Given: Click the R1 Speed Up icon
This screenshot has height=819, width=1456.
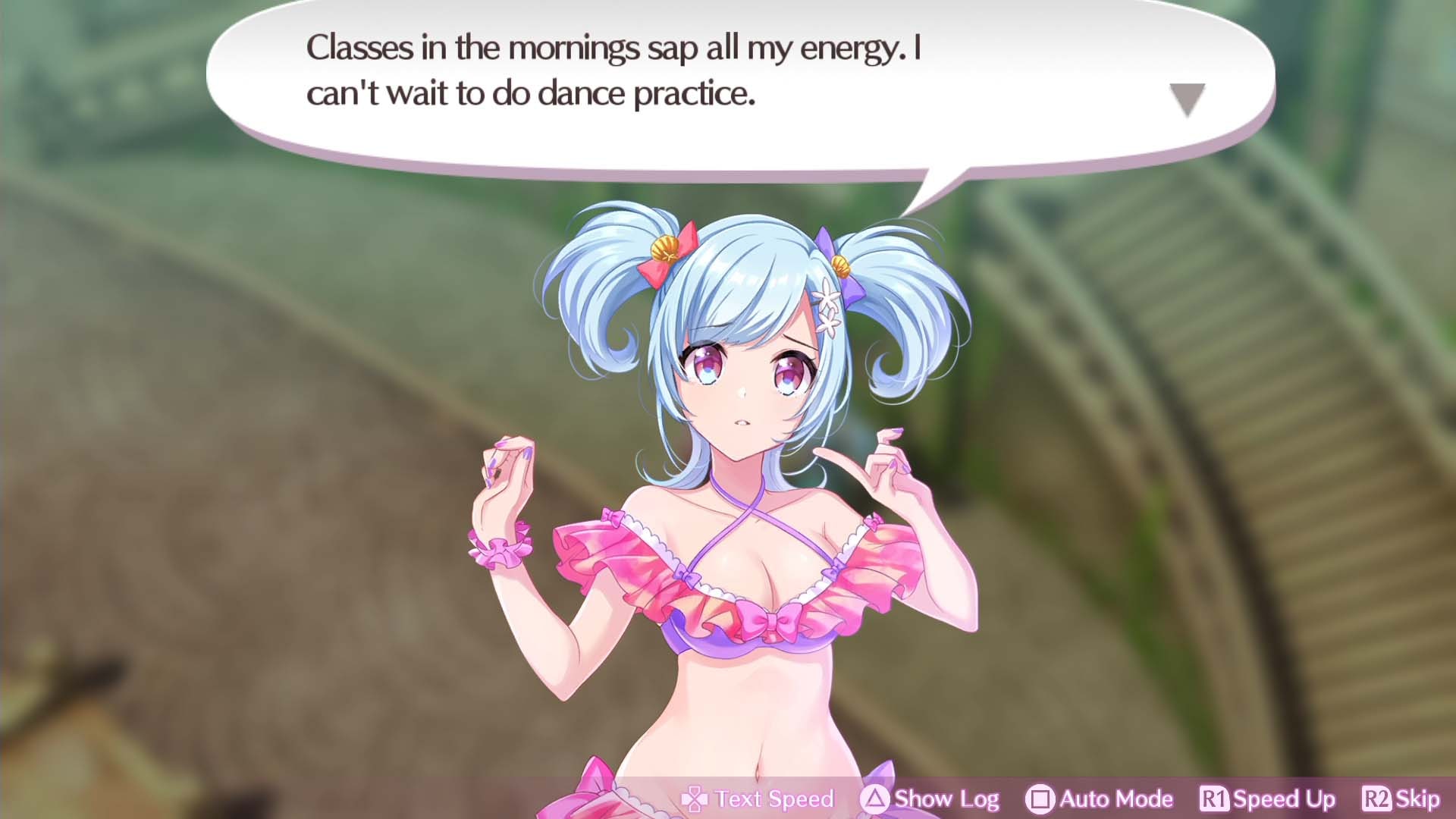Looking at the screenshot, I should click(x=1213, y=799).
